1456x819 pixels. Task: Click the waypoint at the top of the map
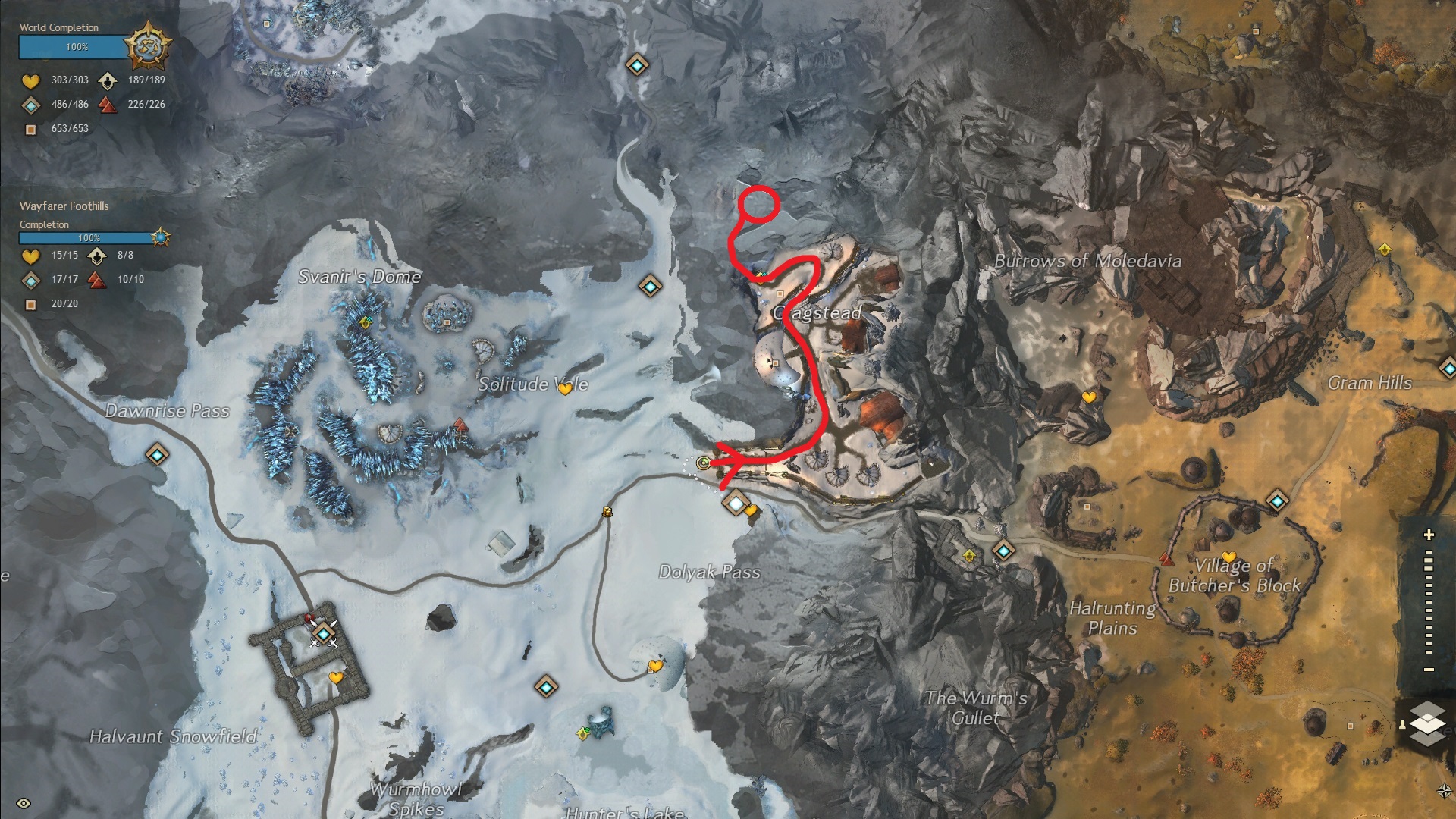pos(636,66)
